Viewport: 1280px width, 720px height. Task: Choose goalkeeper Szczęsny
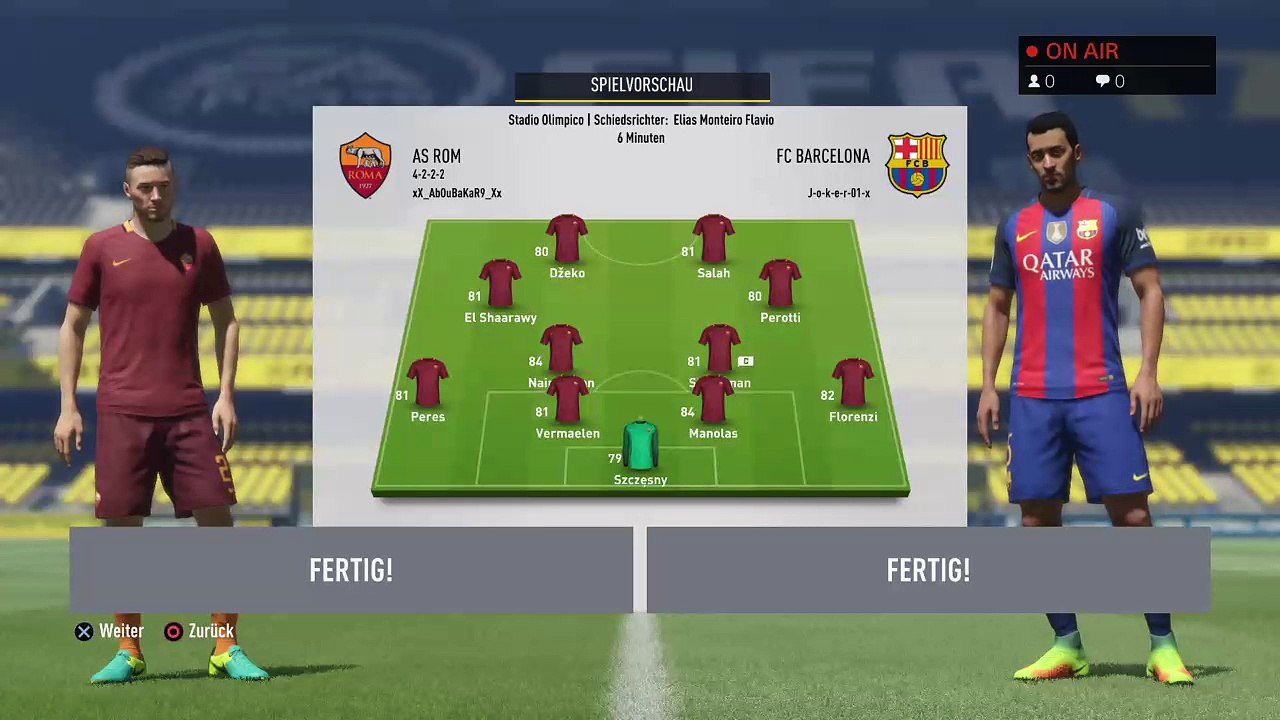coord(640,447)
